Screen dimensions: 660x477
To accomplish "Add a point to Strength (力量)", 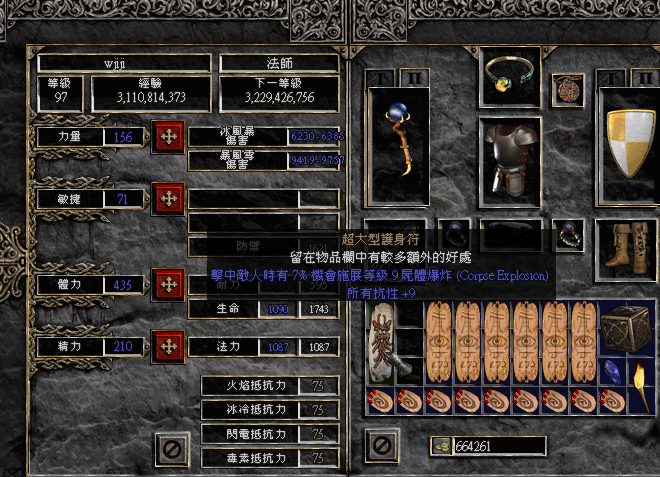I will tap(167, 137).
